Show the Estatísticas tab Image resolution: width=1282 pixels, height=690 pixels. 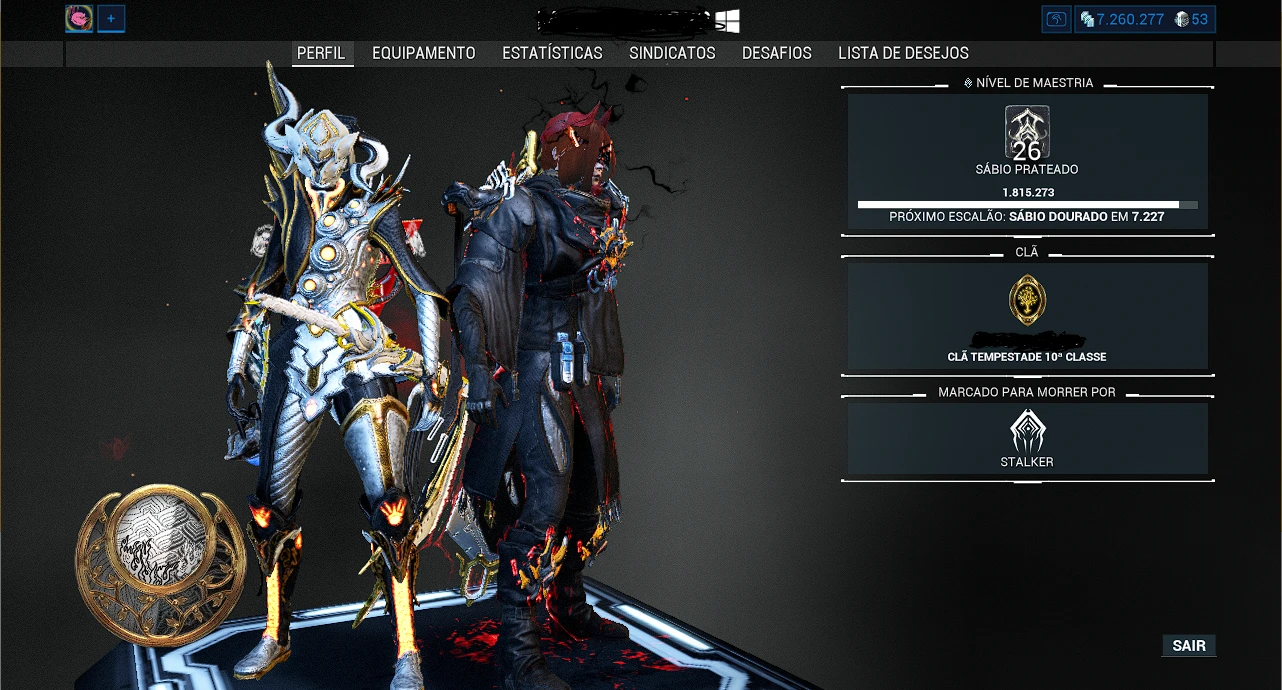552,53
